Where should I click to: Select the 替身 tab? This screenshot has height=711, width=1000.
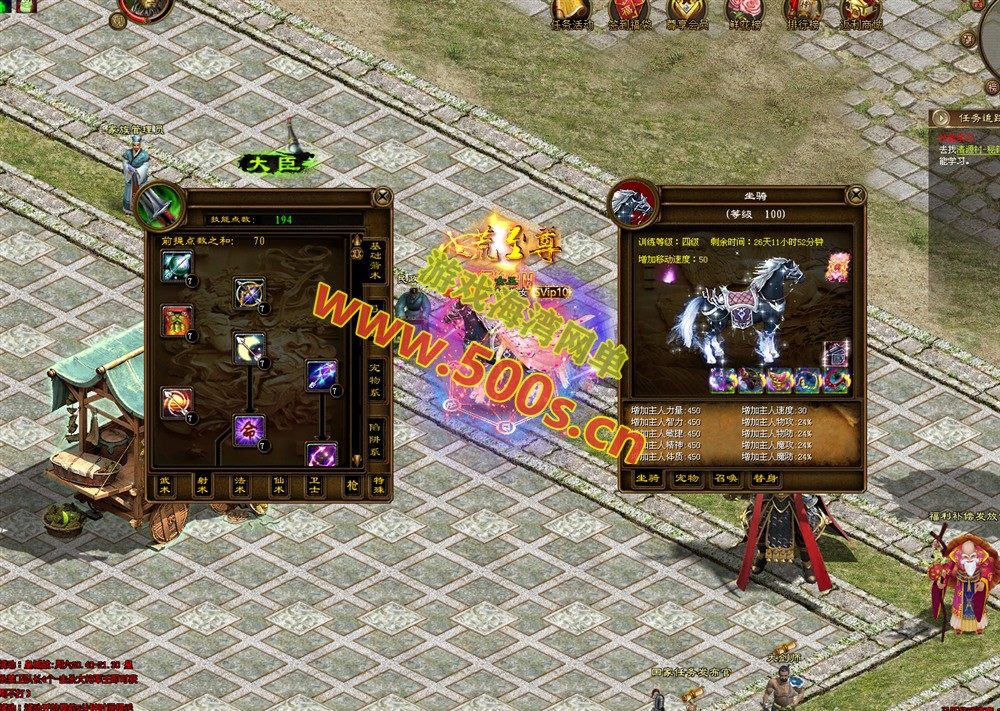(x=765, y=479)
